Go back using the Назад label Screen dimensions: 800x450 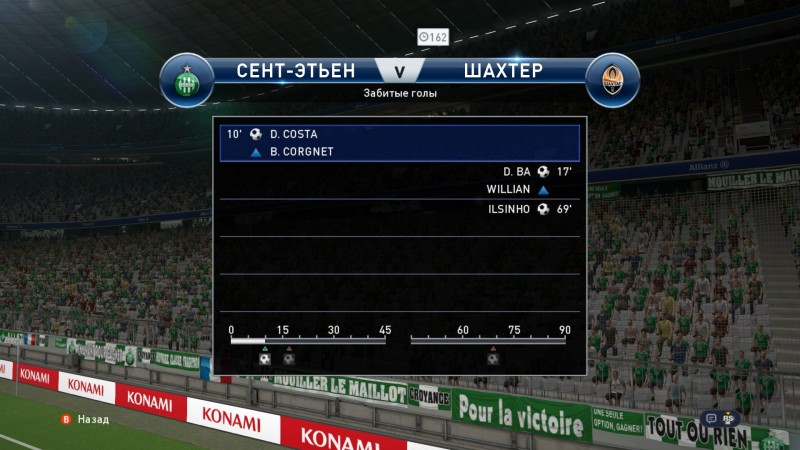pos(92,420)
